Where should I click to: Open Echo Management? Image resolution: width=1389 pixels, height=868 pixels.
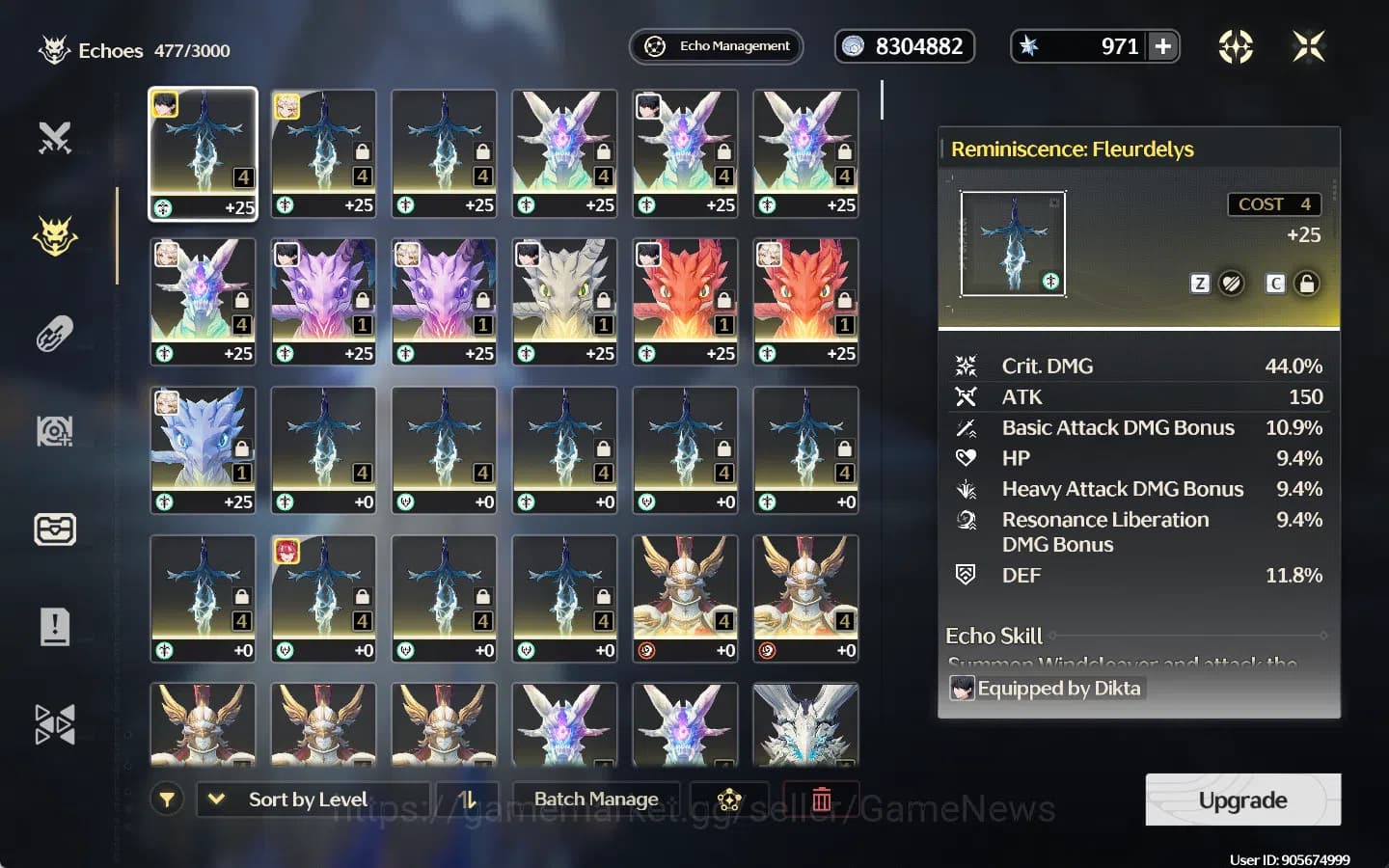[716, 45]
